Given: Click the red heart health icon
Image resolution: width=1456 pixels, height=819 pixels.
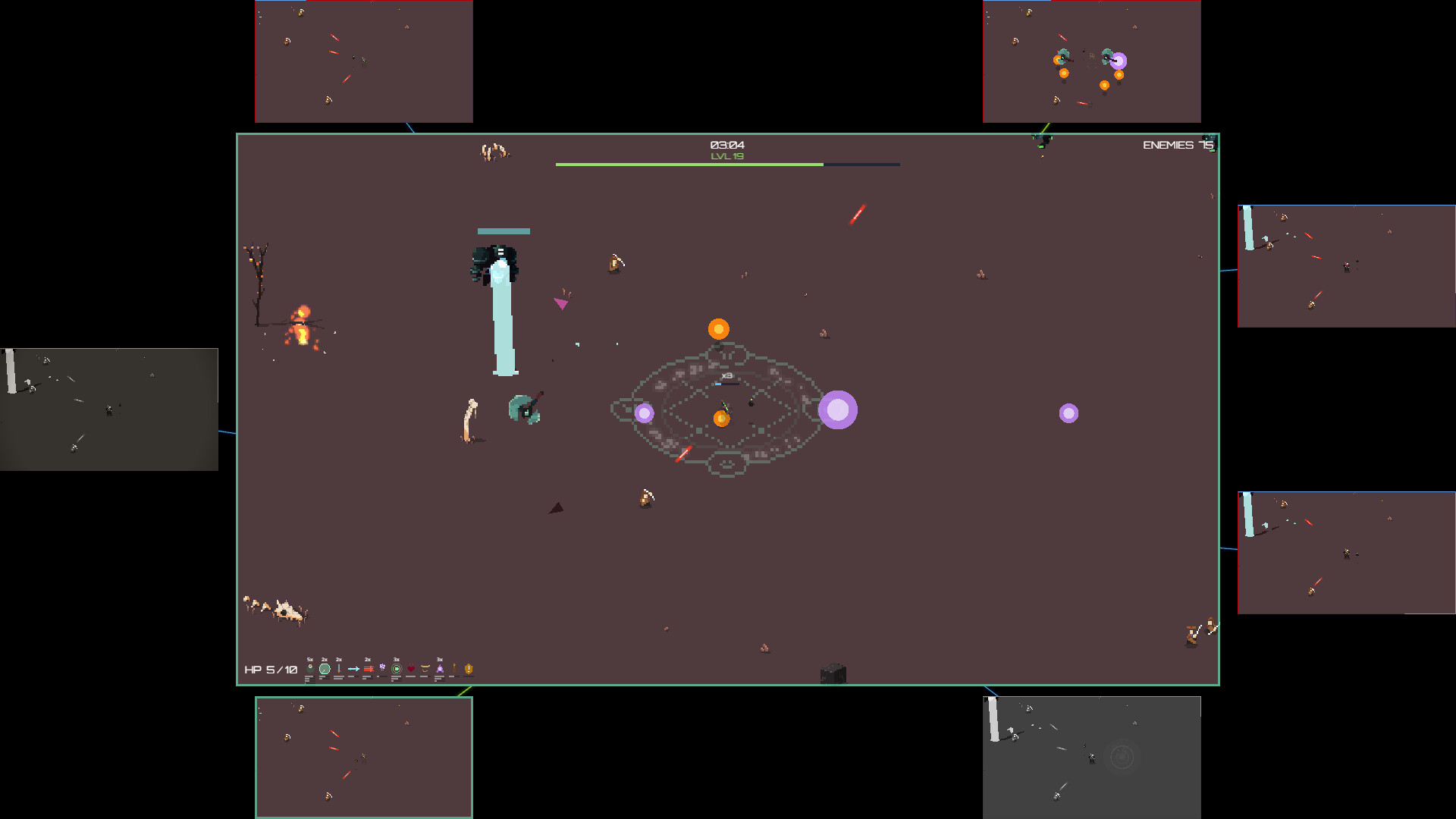Looking at the screenshot, I should click(410, 669).
